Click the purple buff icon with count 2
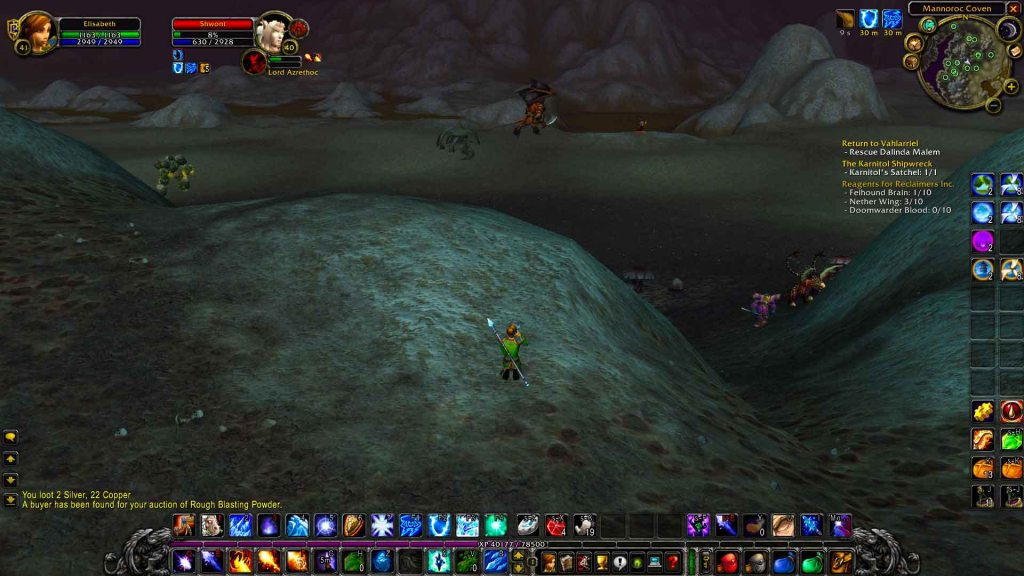The image size is (1024, 576). click(x=983, y=242)
